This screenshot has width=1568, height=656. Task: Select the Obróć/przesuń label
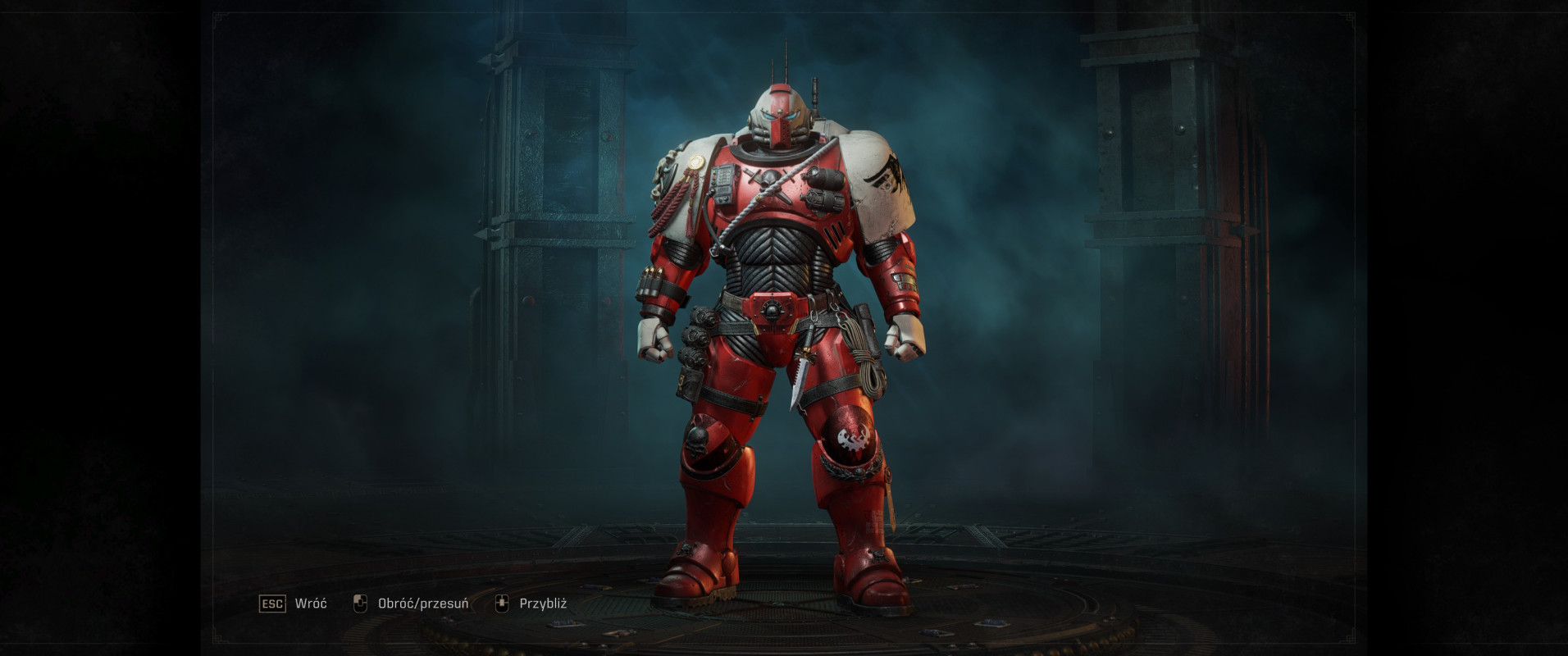click(422, 604)
